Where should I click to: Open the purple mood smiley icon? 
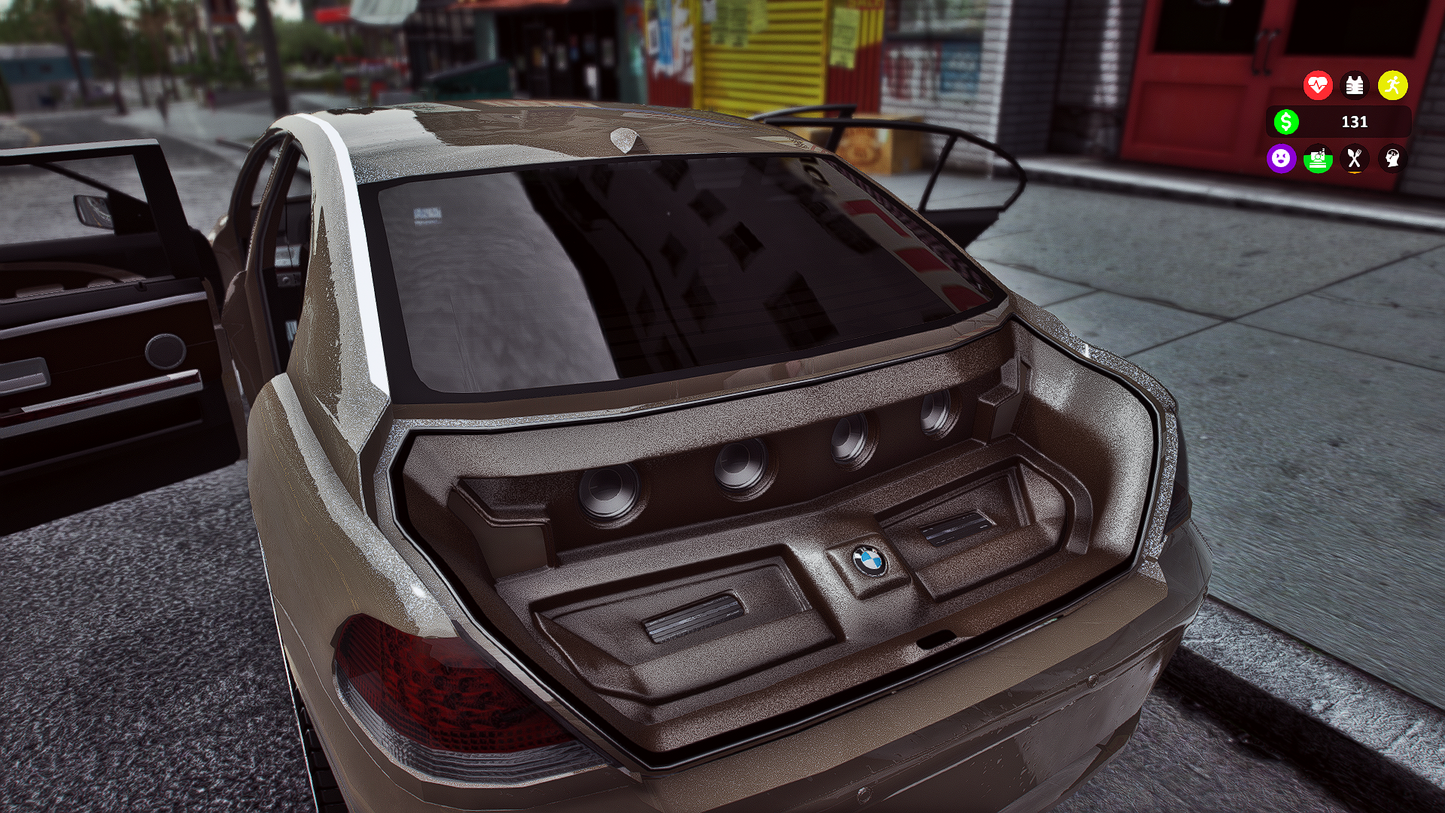[x=1281, y=159]
